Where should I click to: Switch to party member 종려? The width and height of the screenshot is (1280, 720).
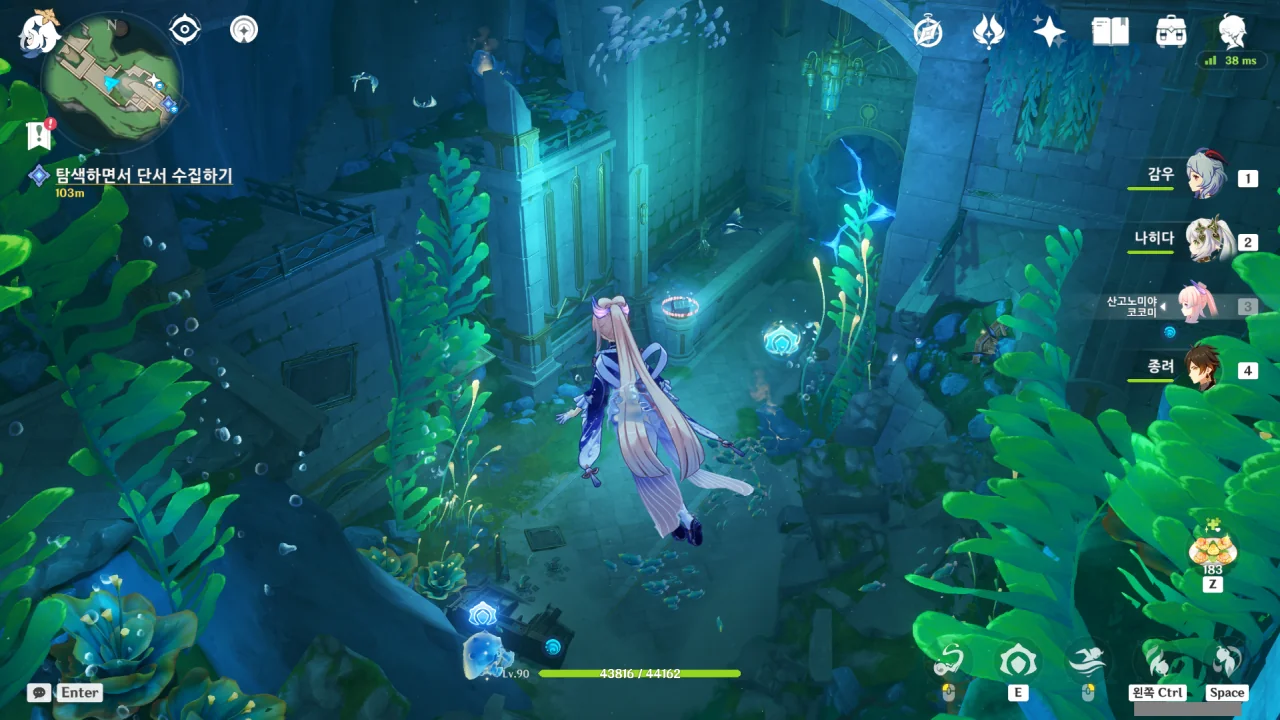pos(1205,368)
